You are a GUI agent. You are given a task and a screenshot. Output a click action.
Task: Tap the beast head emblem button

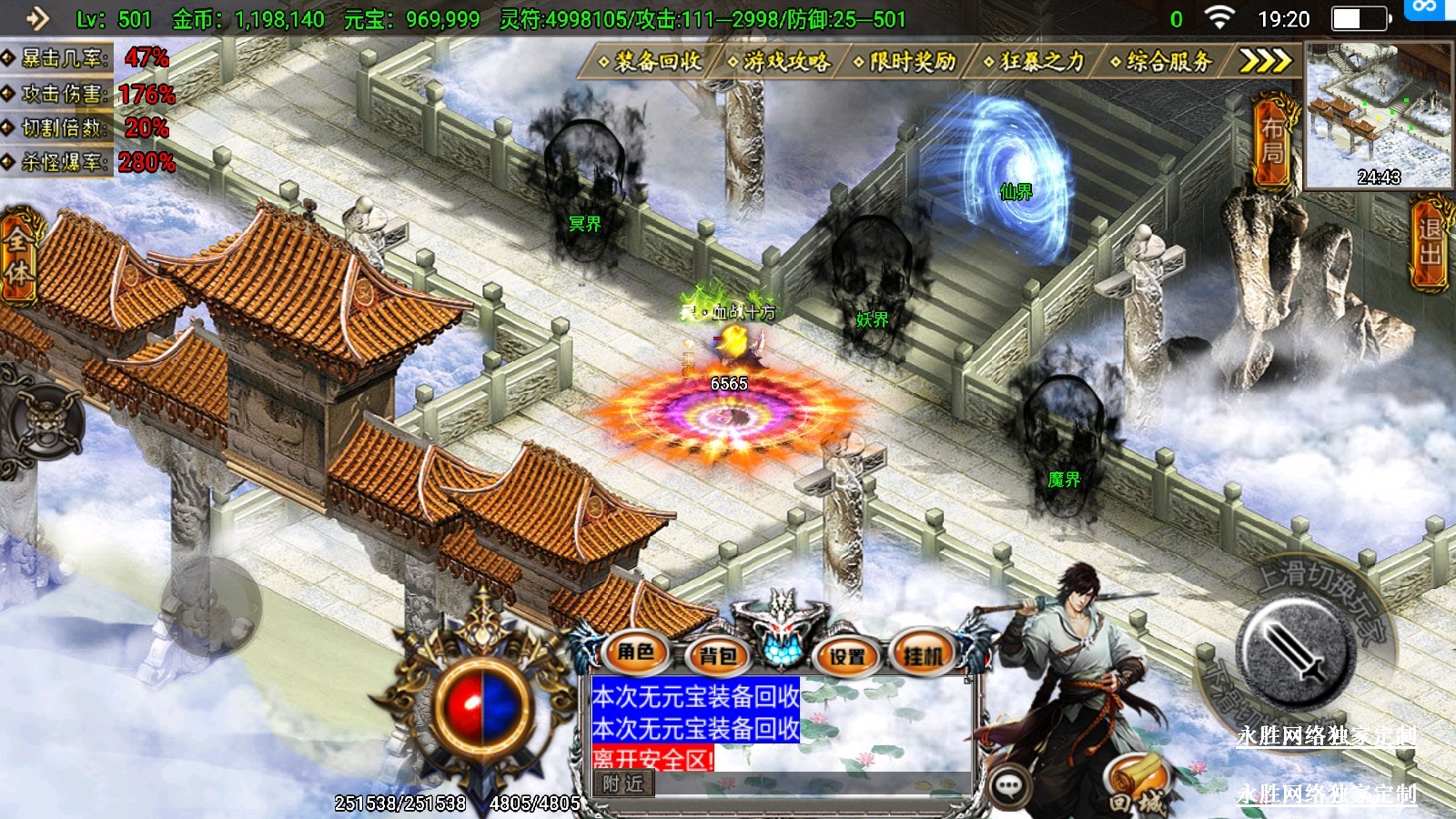click(43, 422)
